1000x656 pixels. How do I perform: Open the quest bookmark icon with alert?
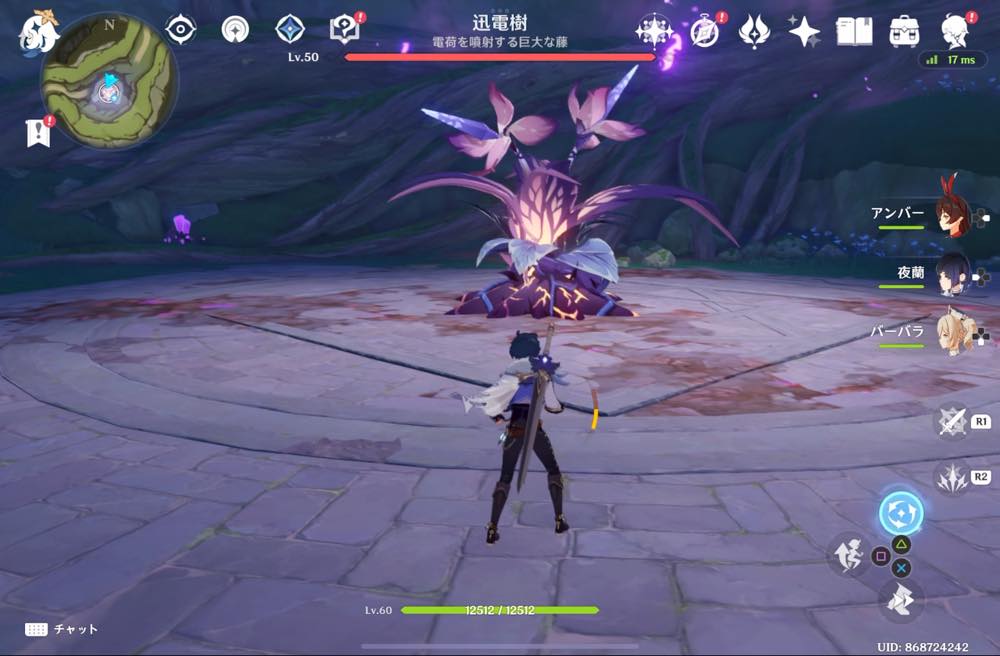click(39, 131)
